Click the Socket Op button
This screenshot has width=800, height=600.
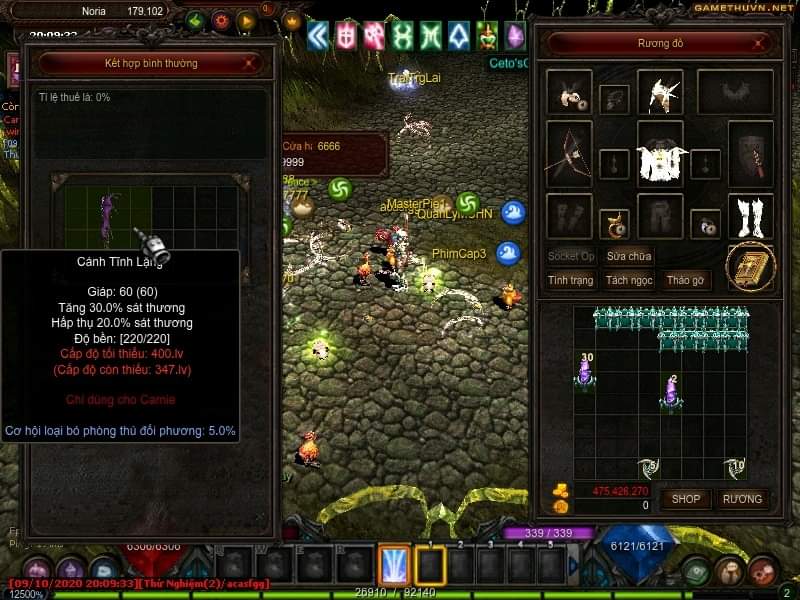571,256
